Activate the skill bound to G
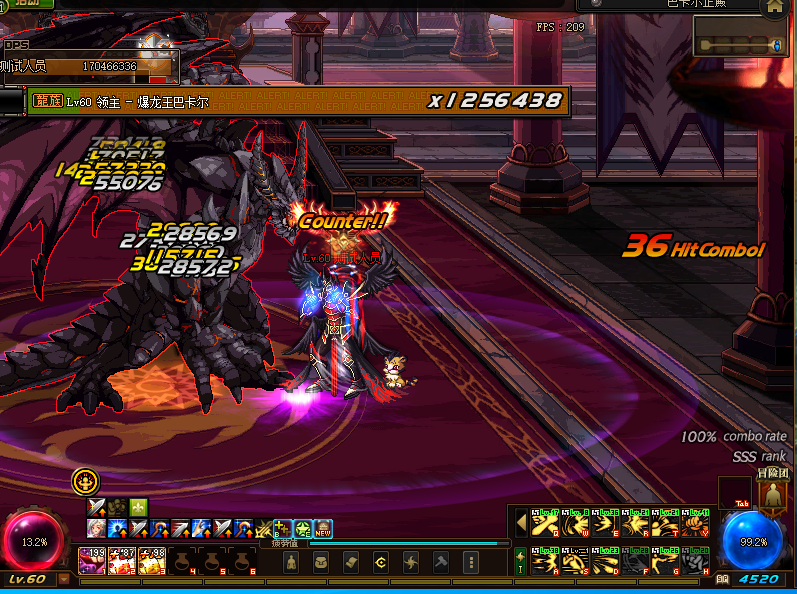 point(665,561)
